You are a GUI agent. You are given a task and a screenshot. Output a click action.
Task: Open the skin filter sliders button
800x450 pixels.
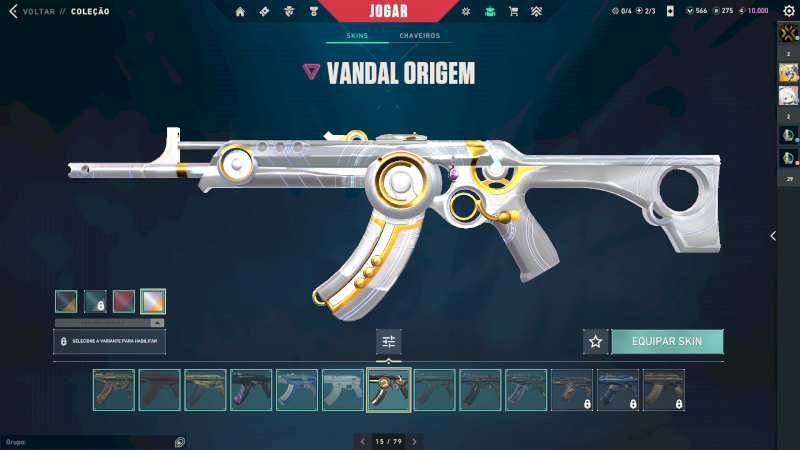[389, 342]
